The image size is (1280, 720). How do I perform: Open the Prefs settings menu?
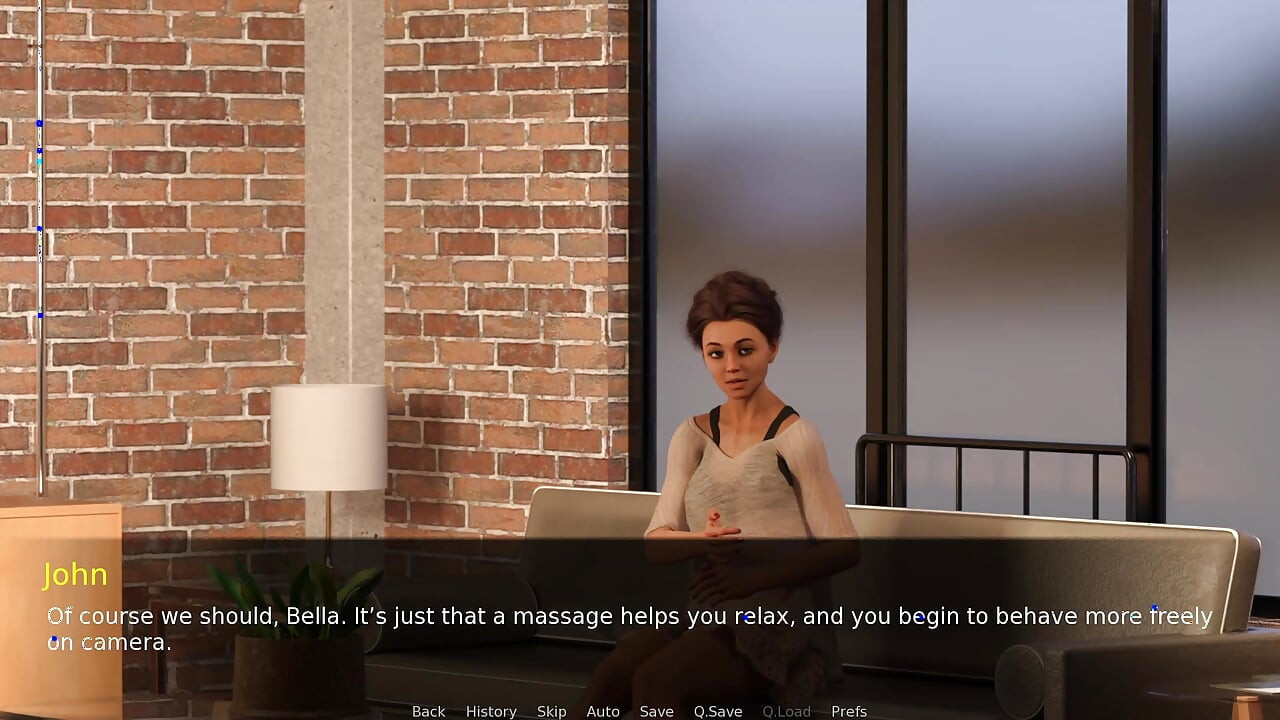click(x=849, y=711)
